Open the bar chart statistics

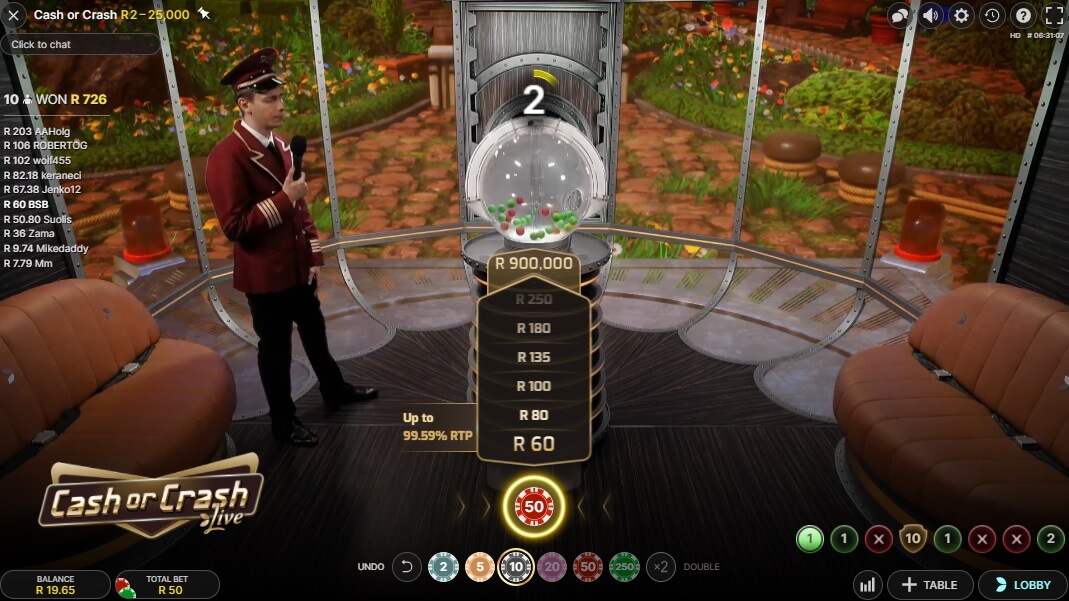pos(868,585)
